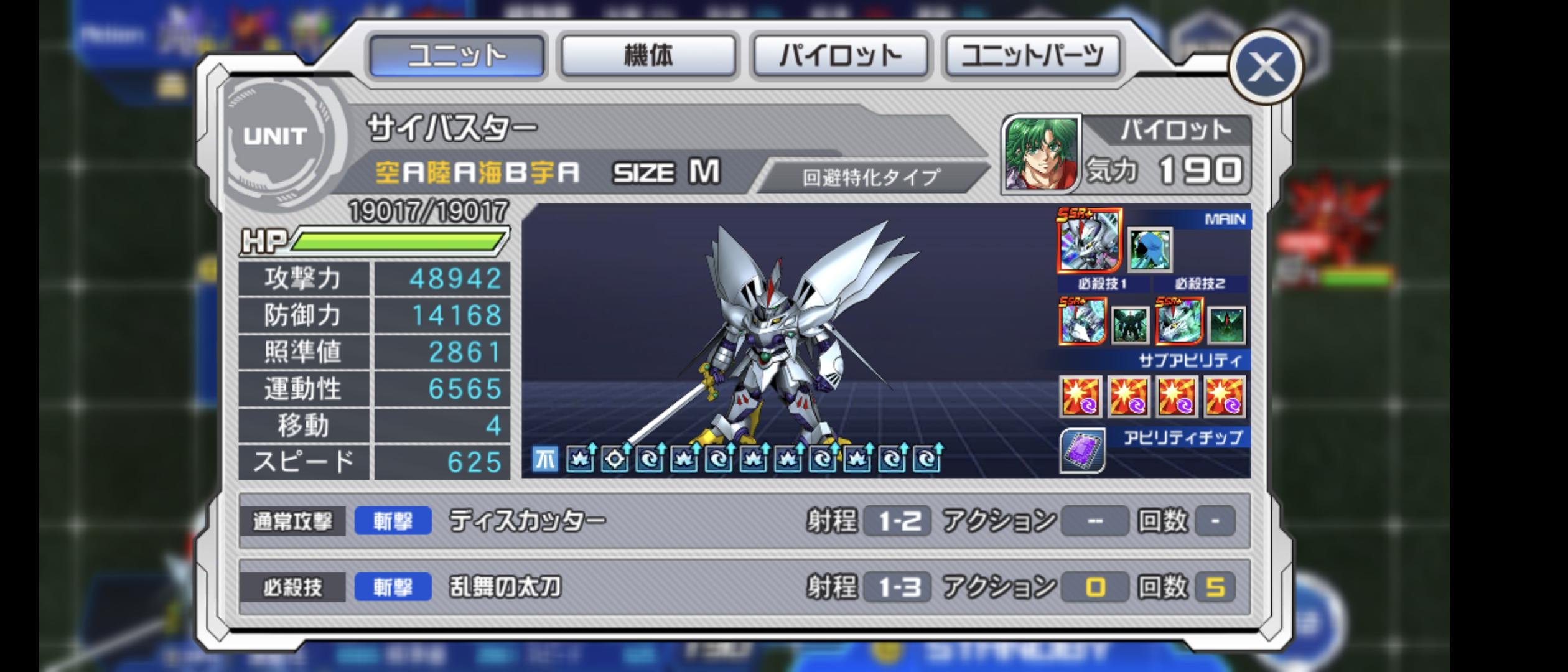Tap the crosshair buff status icon
1568x672 pixels.
[615, 459]
